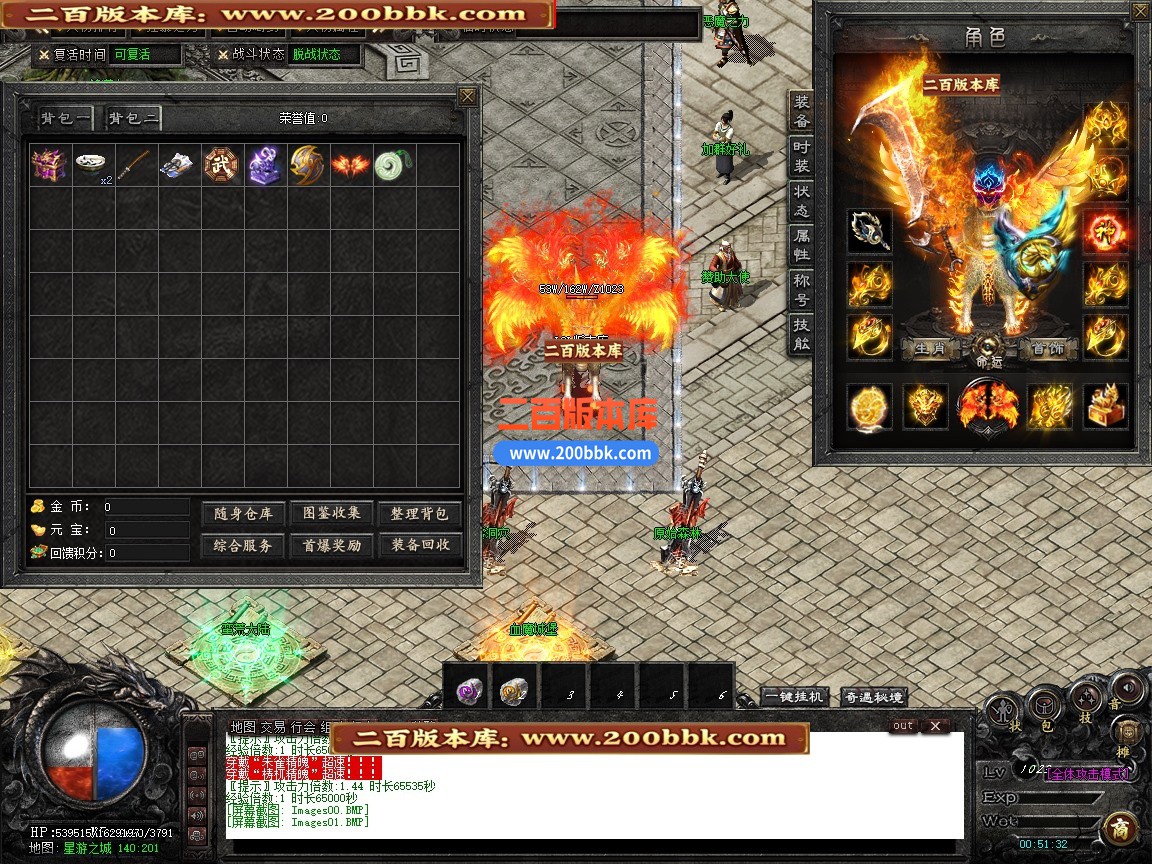The height and width of the screenshot is (864, 1152).
Task: Sort the bag with 整理背包
Action: click(x=420, y=514)
